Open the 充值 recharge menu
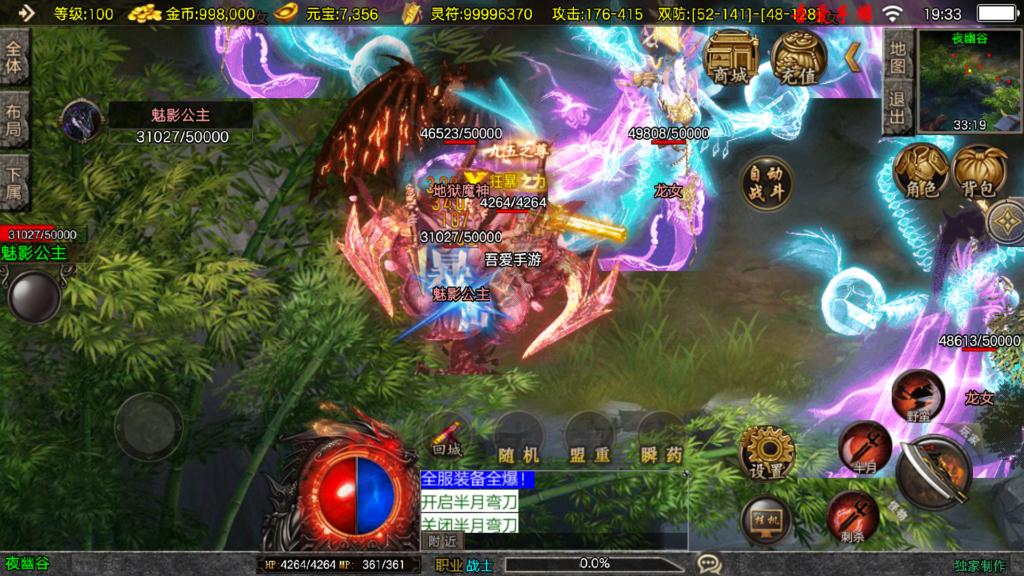This screenshot has height=576, width=1024. [x=798, y=58]
